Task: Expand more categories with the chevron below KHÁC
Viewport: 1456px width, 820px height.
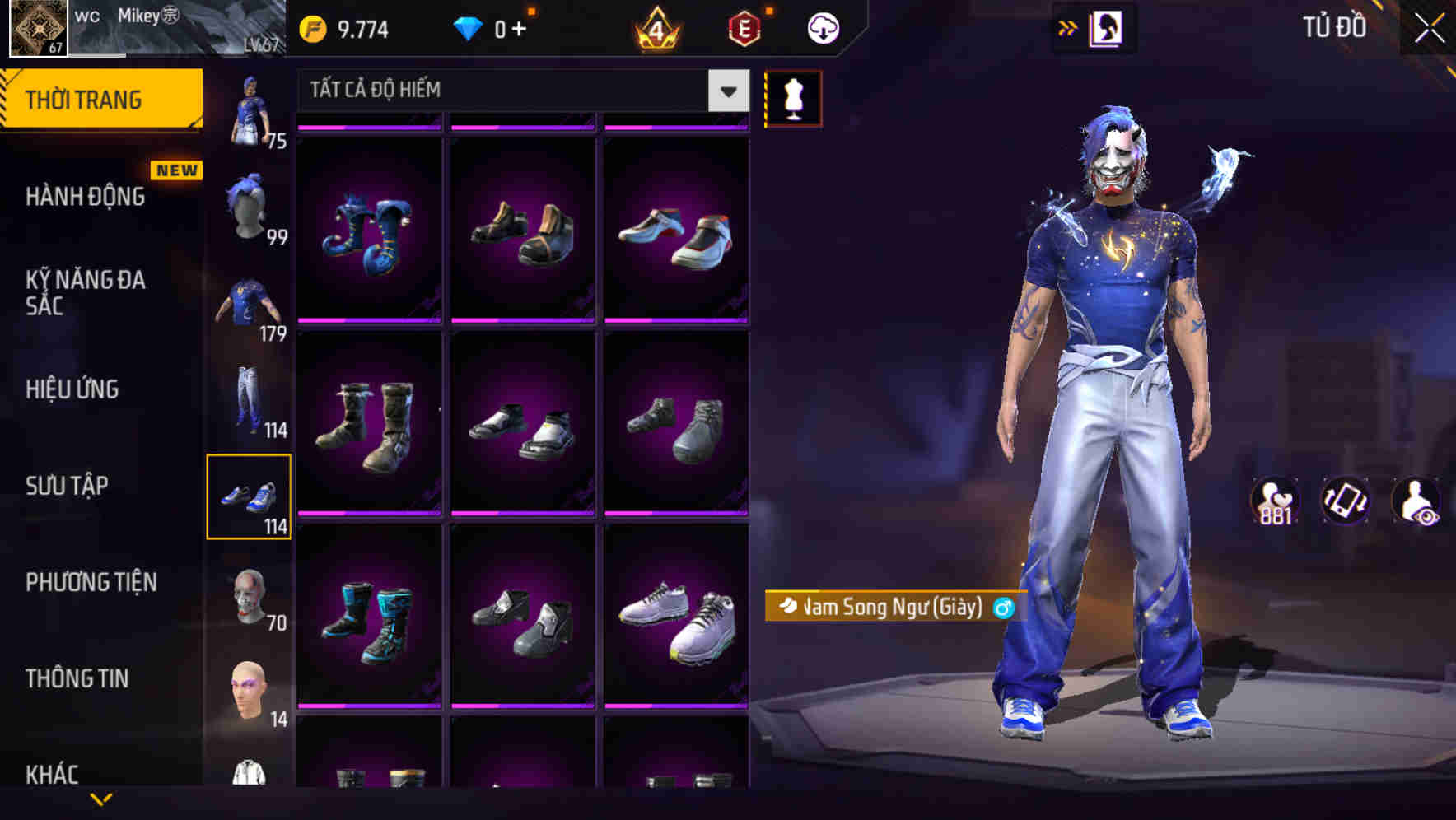Action: point(101,799)
